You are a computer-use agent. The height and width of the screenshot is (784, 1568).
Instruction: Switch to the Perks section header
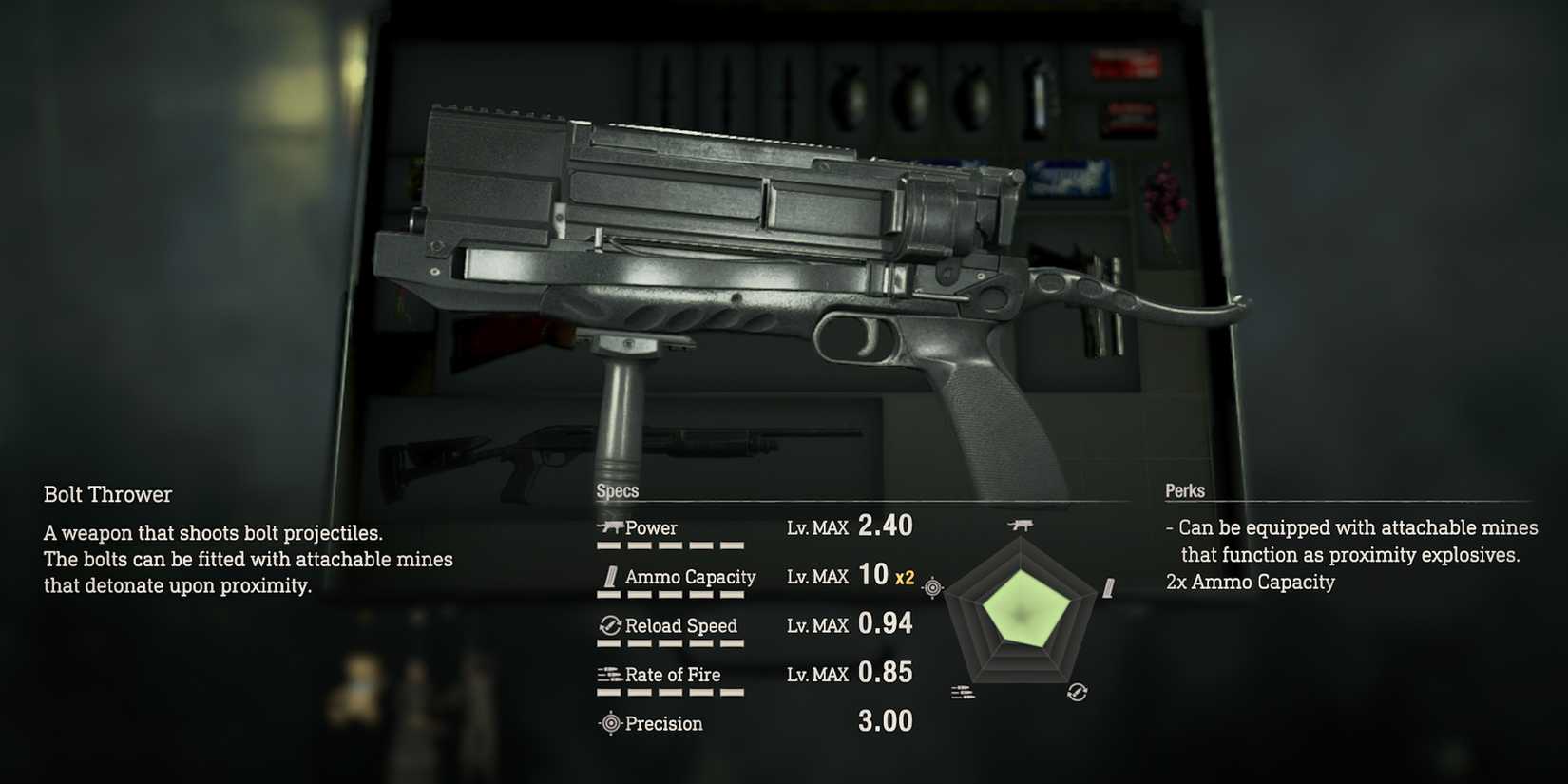click(1184, 490)
